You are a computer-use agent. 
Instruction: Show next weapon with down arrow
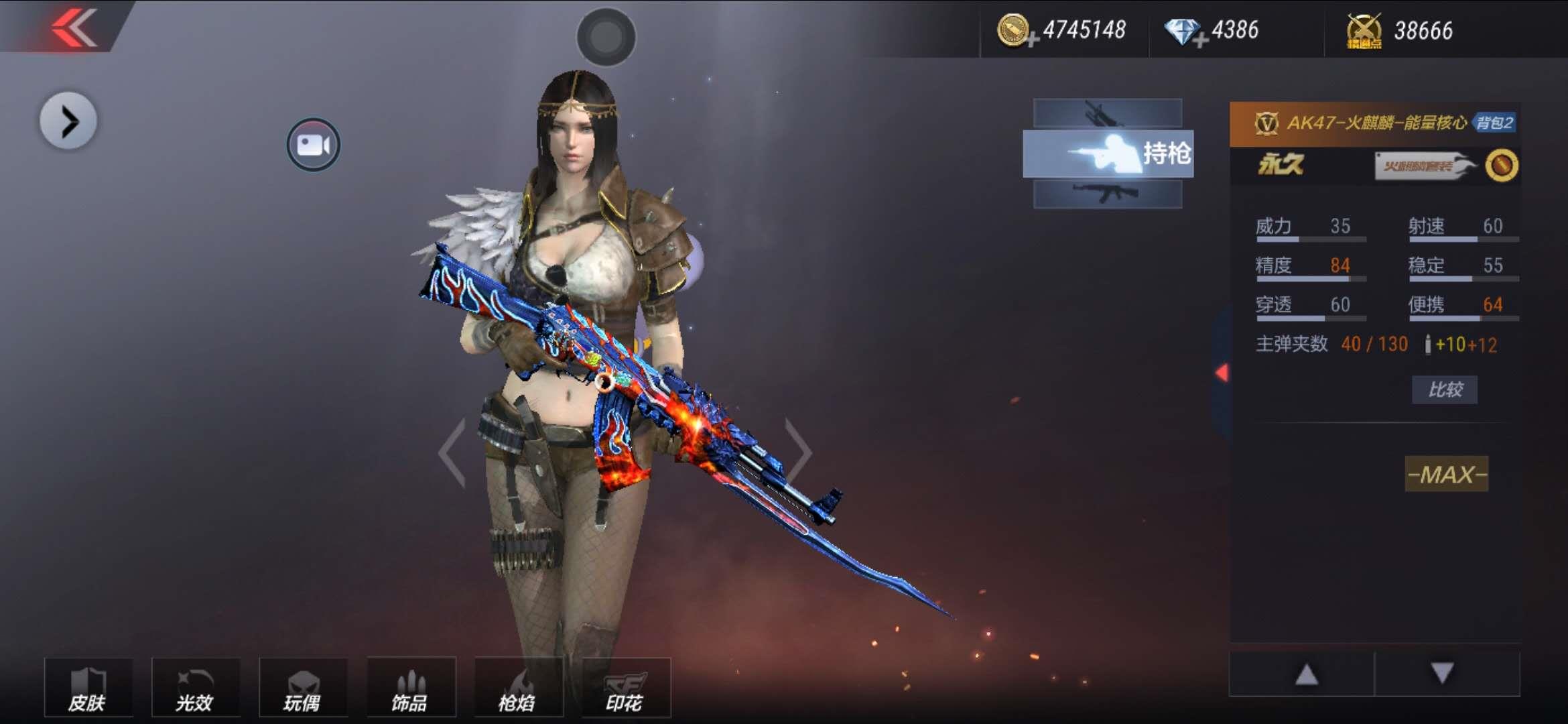click(1442, 673)
